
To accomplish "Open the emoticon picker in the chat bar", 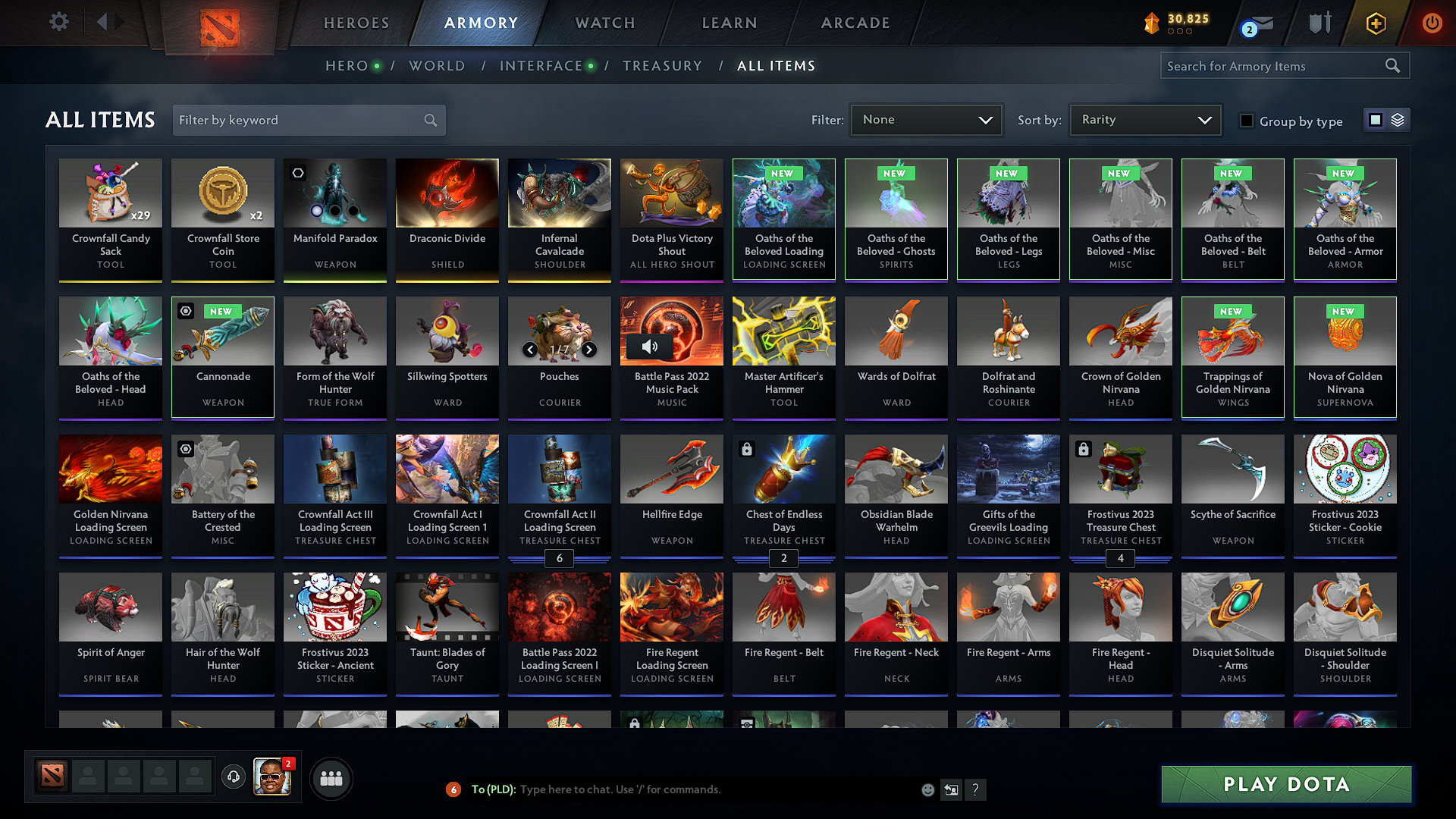I will [927, 789].
